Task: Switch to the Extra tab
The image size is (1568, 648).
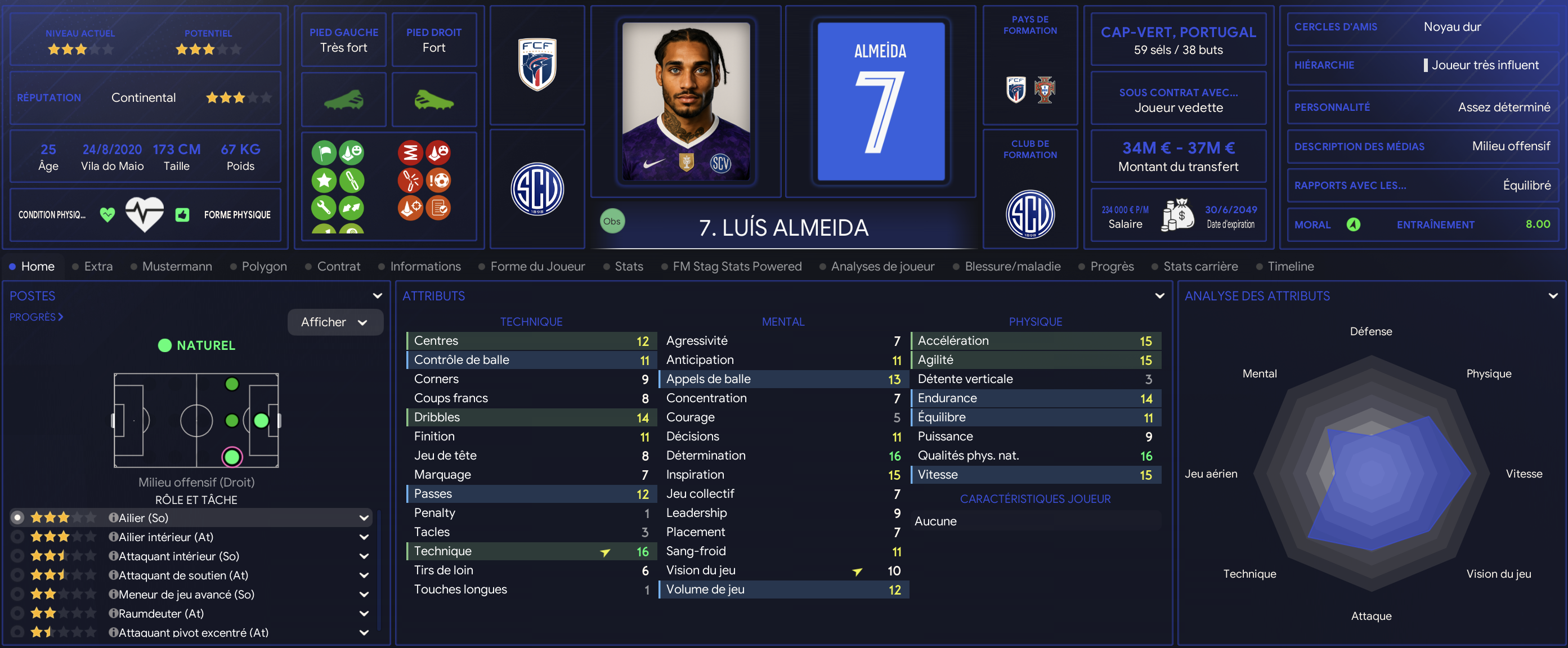Action: click(98, 267)
